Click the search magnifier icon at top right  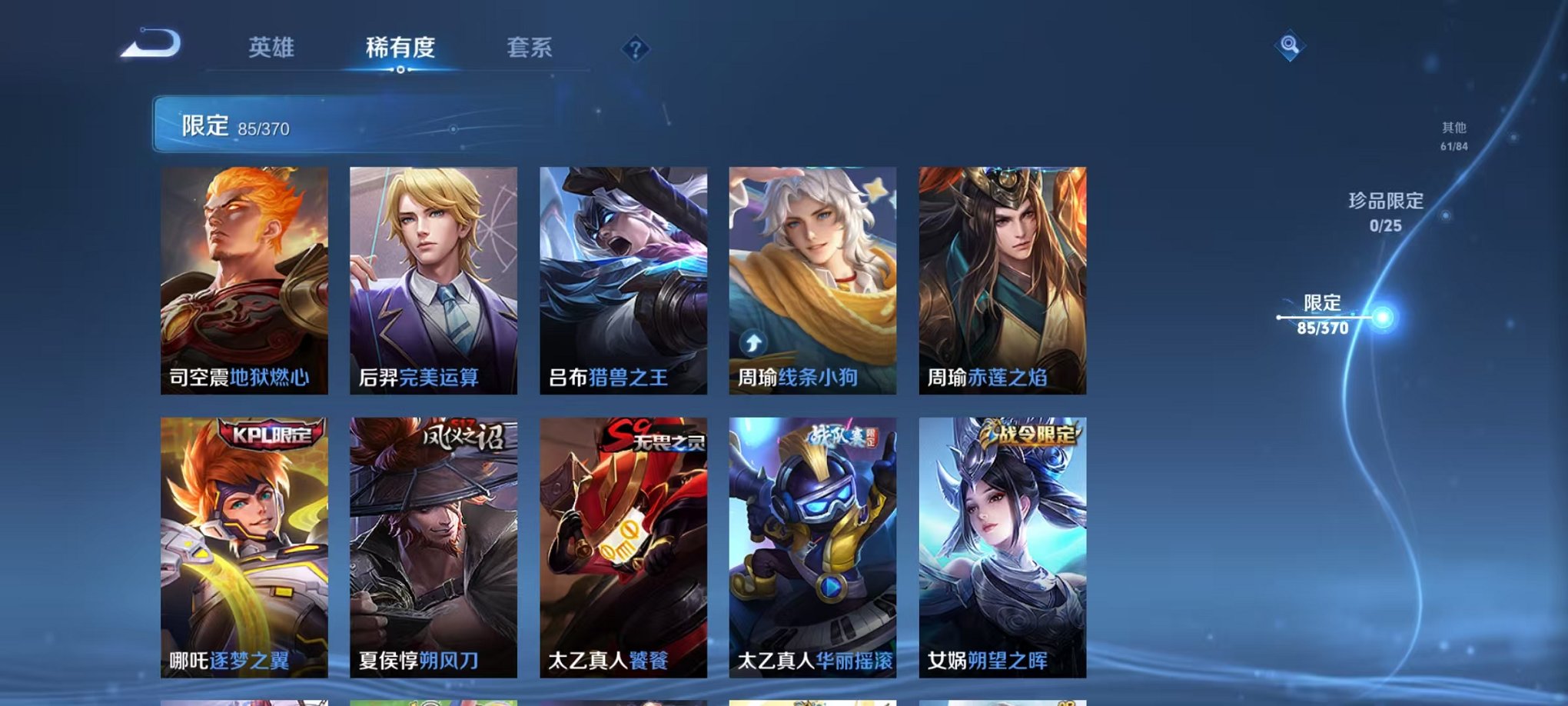1288,43
